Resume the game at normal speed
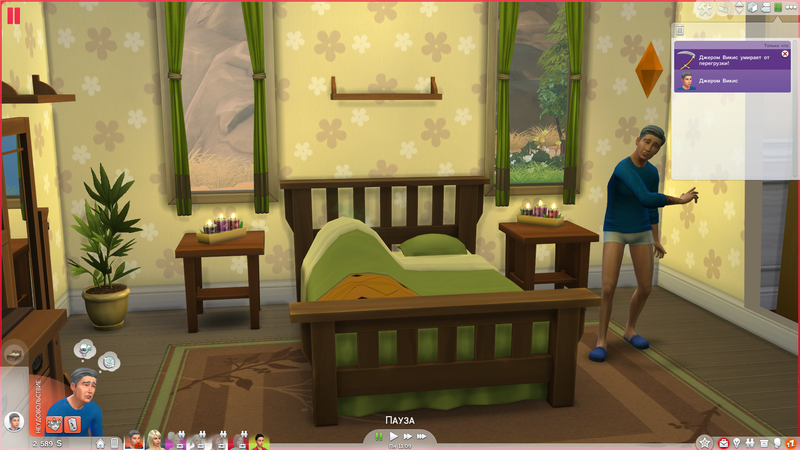 pos(394,437)
